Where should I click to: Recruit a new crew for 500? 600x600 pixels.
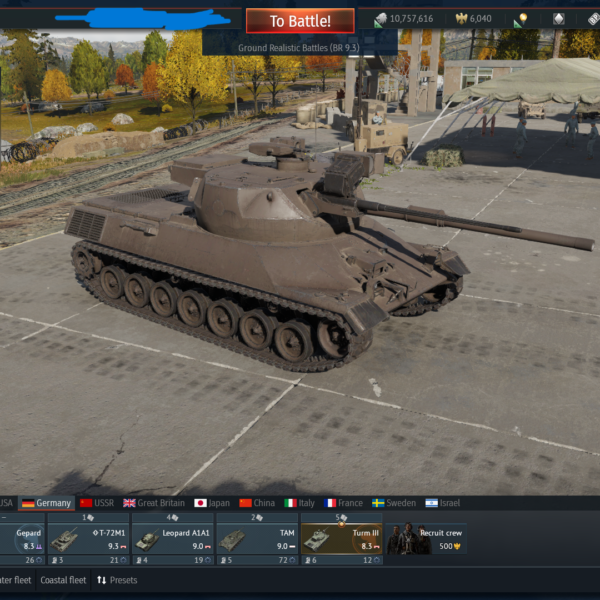click(427, 540)
